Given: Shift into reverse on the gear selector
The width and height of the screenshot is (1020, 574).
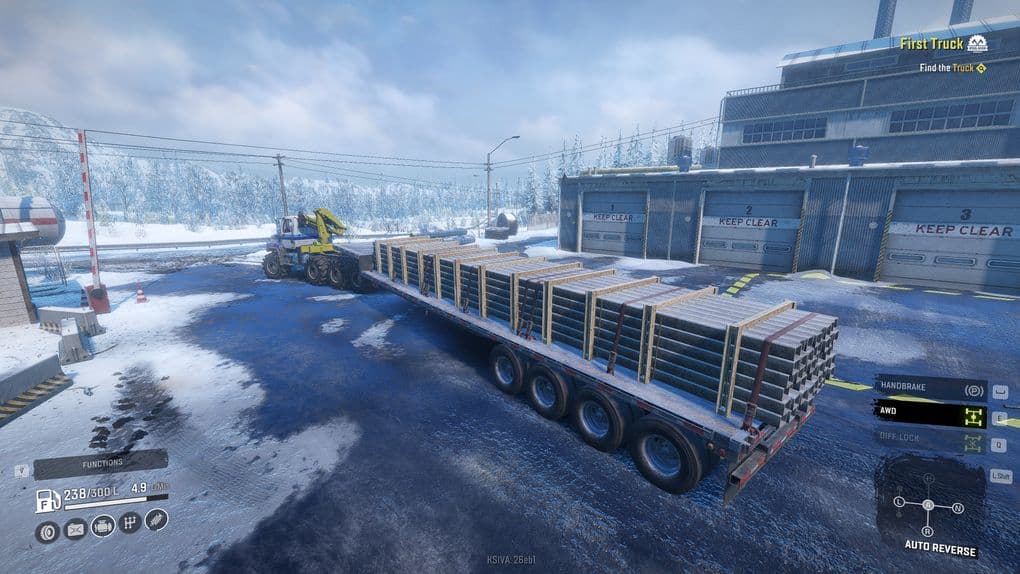Looking at the screenshot, I should (x=927, y=530).
